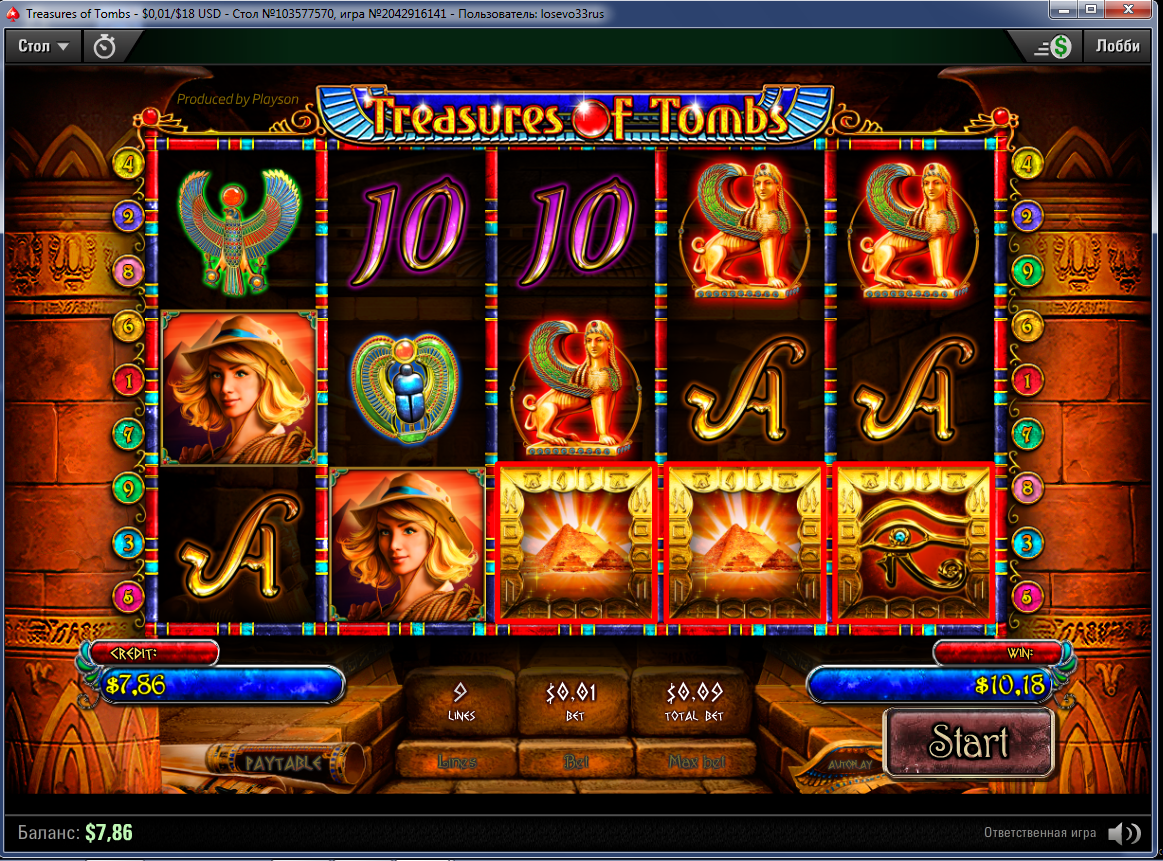Image resolution: width=1163 pixels, height=861 pixels.
Task: Return to the Лобби
Action: (x=1117, y=46)
